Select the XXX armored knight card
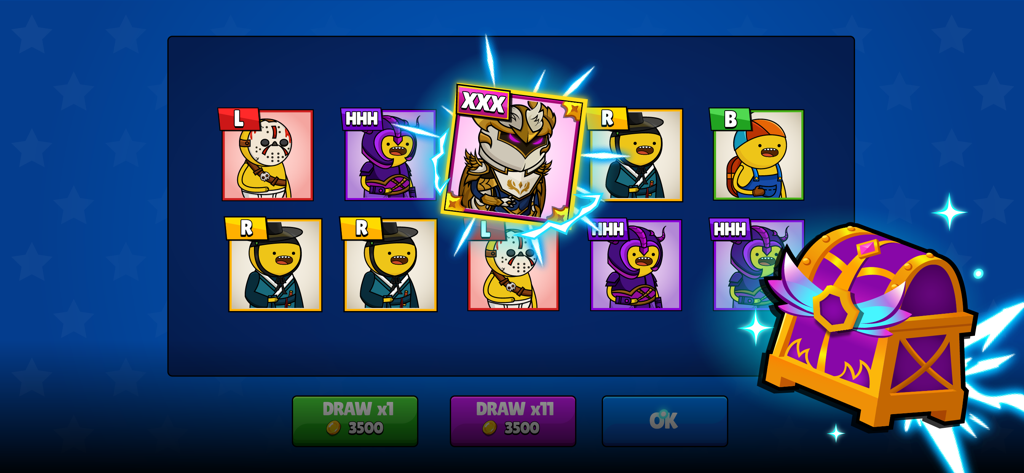 coord(513,157)
